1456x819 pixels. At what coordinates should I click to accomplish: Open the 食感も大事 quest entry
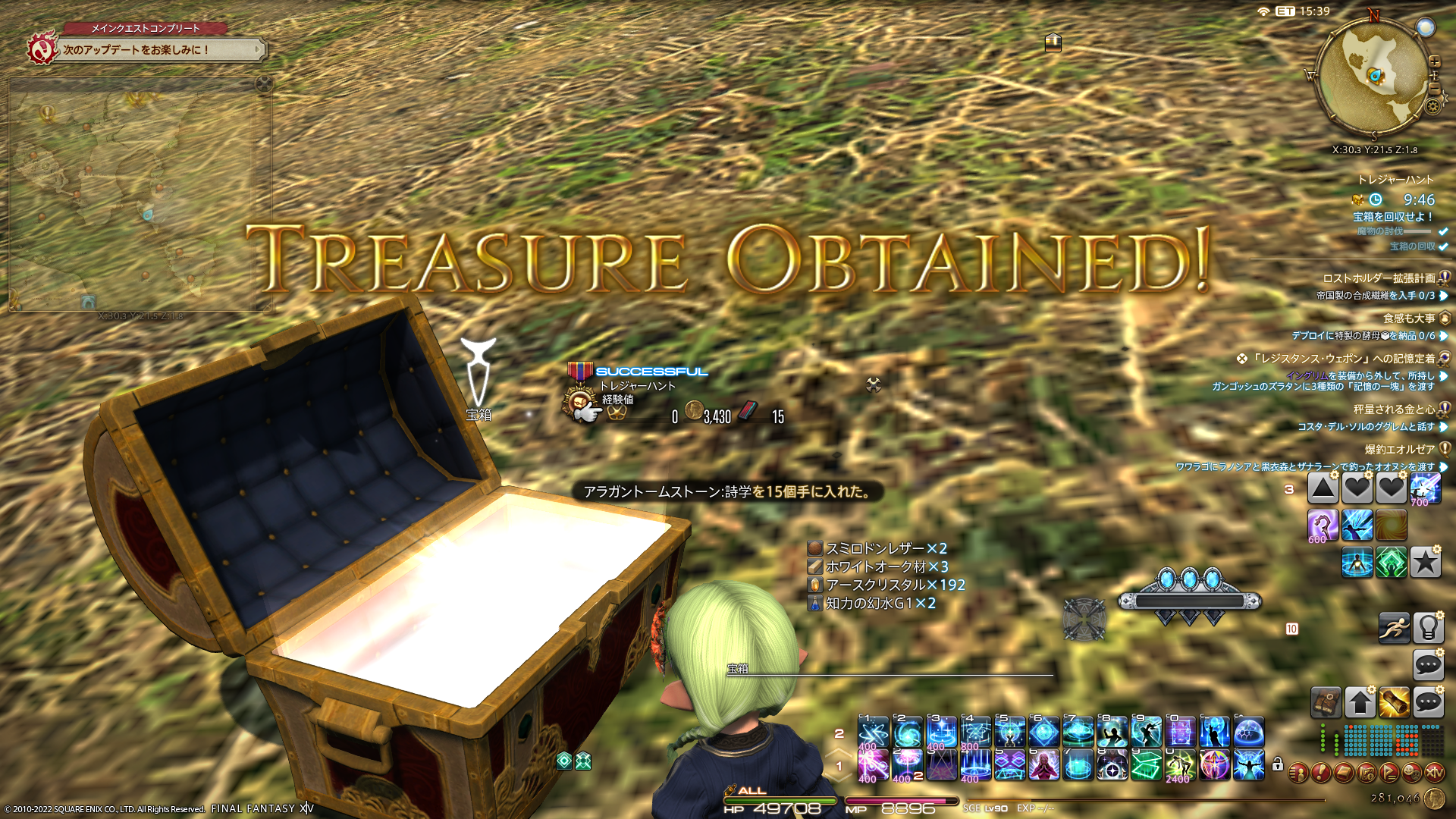(x=1408, y=318)
